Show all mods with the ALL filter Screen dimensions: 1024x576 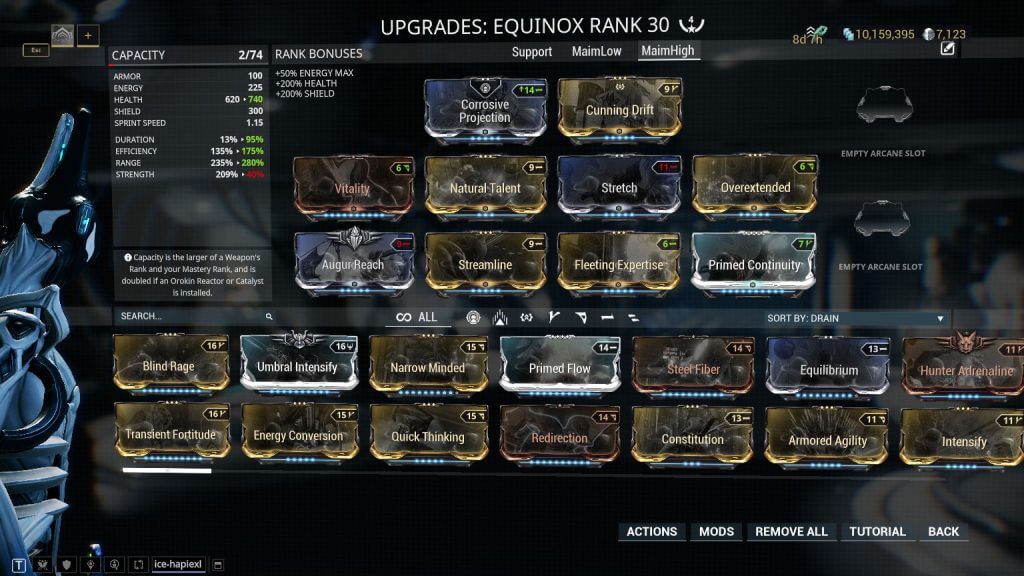point(417,317)
